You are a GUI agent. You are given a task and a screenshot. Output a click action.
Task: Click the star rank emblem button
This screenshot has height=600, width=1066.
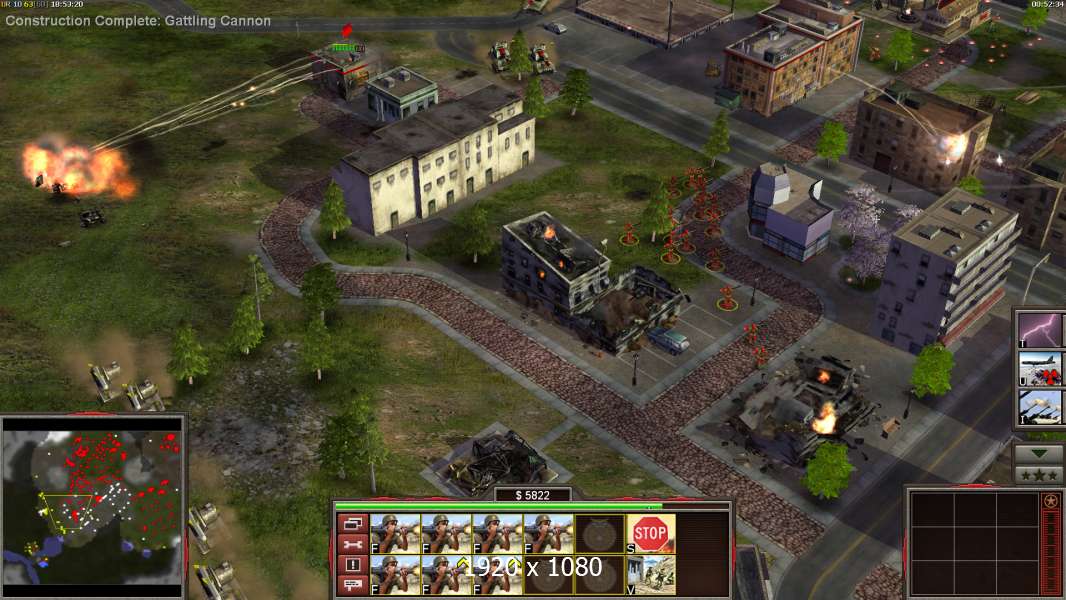1050,501
